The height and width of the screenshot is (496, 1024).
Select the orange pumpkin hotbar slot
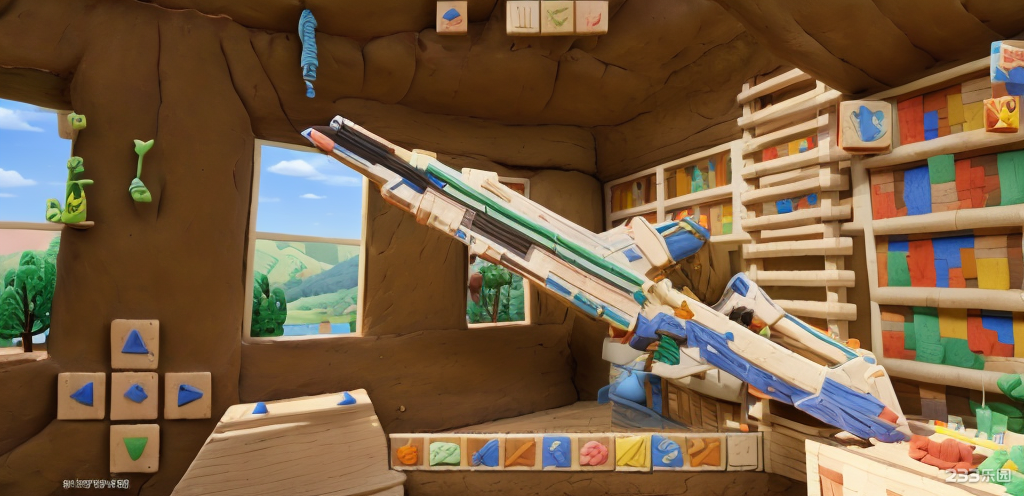click(x=408, y=452)
